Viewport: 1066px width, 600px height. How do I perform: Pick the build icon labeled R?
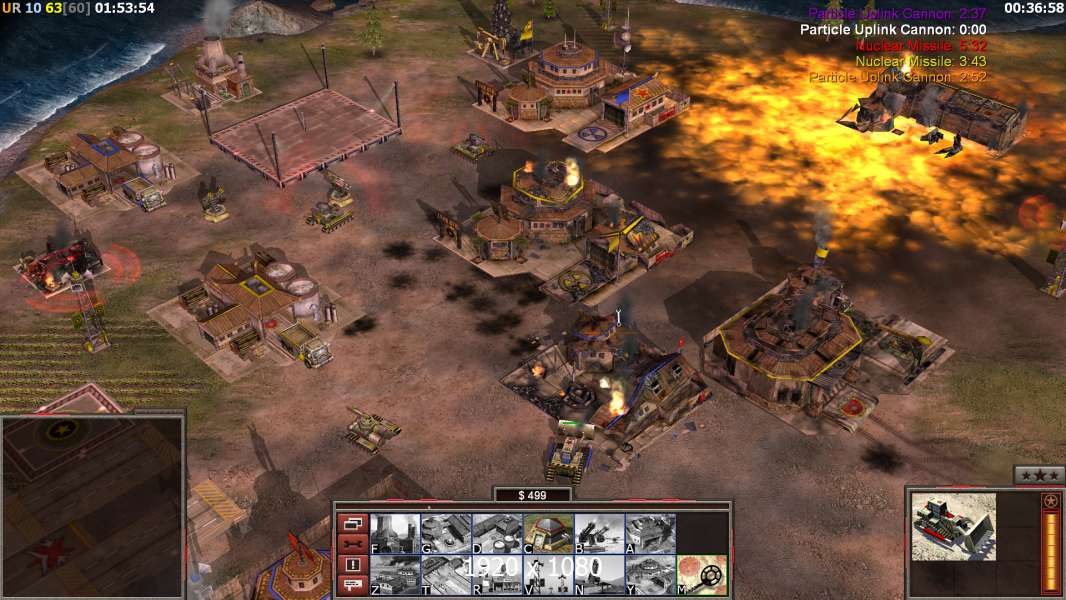click(497, 575)
